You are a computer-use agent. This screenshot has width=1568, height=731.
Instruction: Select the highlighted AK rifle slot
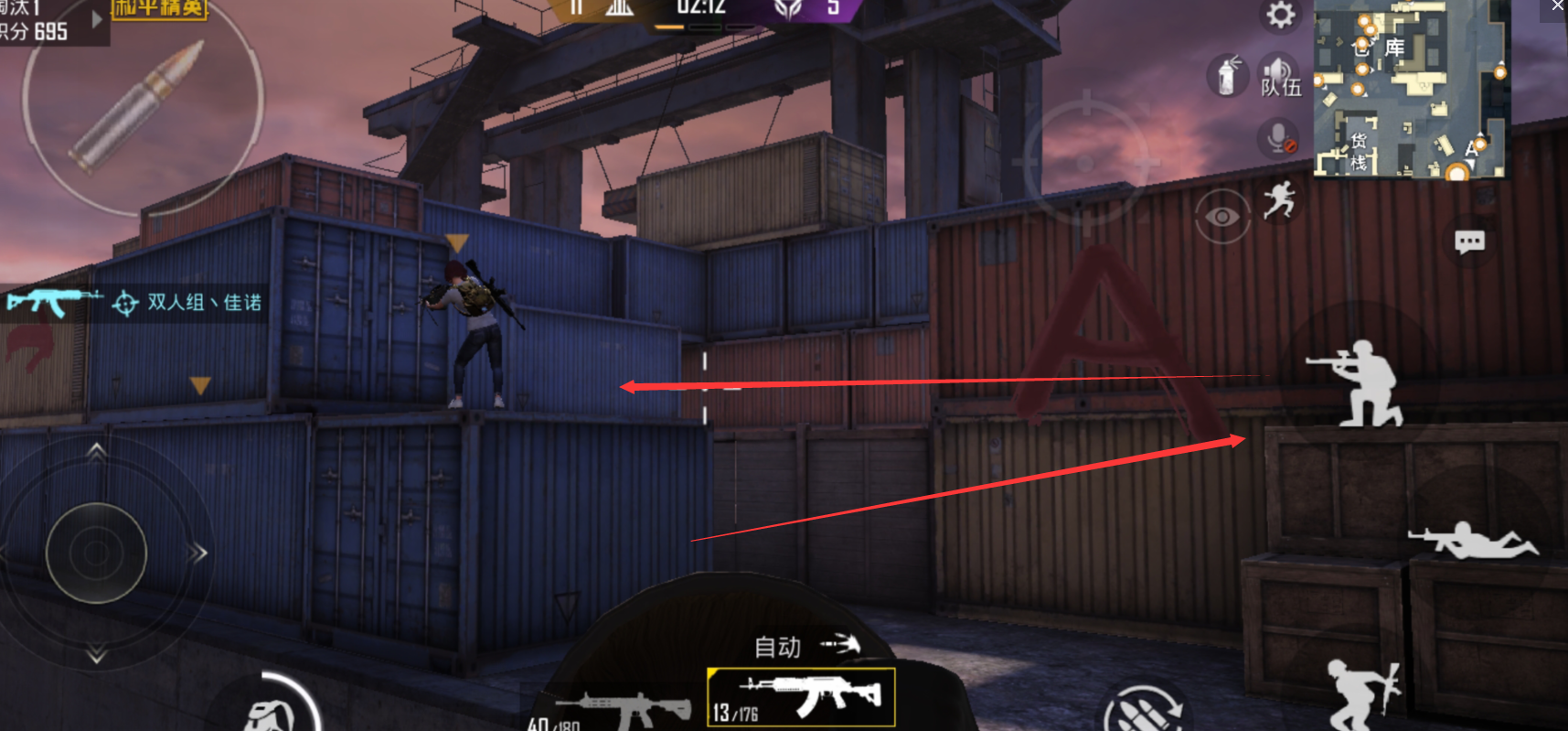pos(801,697)
